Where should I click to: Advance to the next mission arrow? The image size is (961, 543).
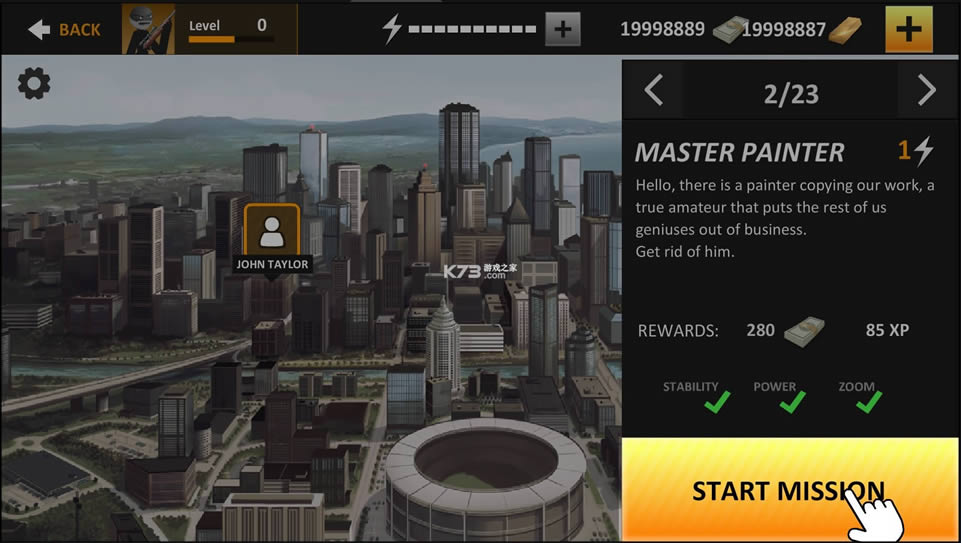(927, 92)
